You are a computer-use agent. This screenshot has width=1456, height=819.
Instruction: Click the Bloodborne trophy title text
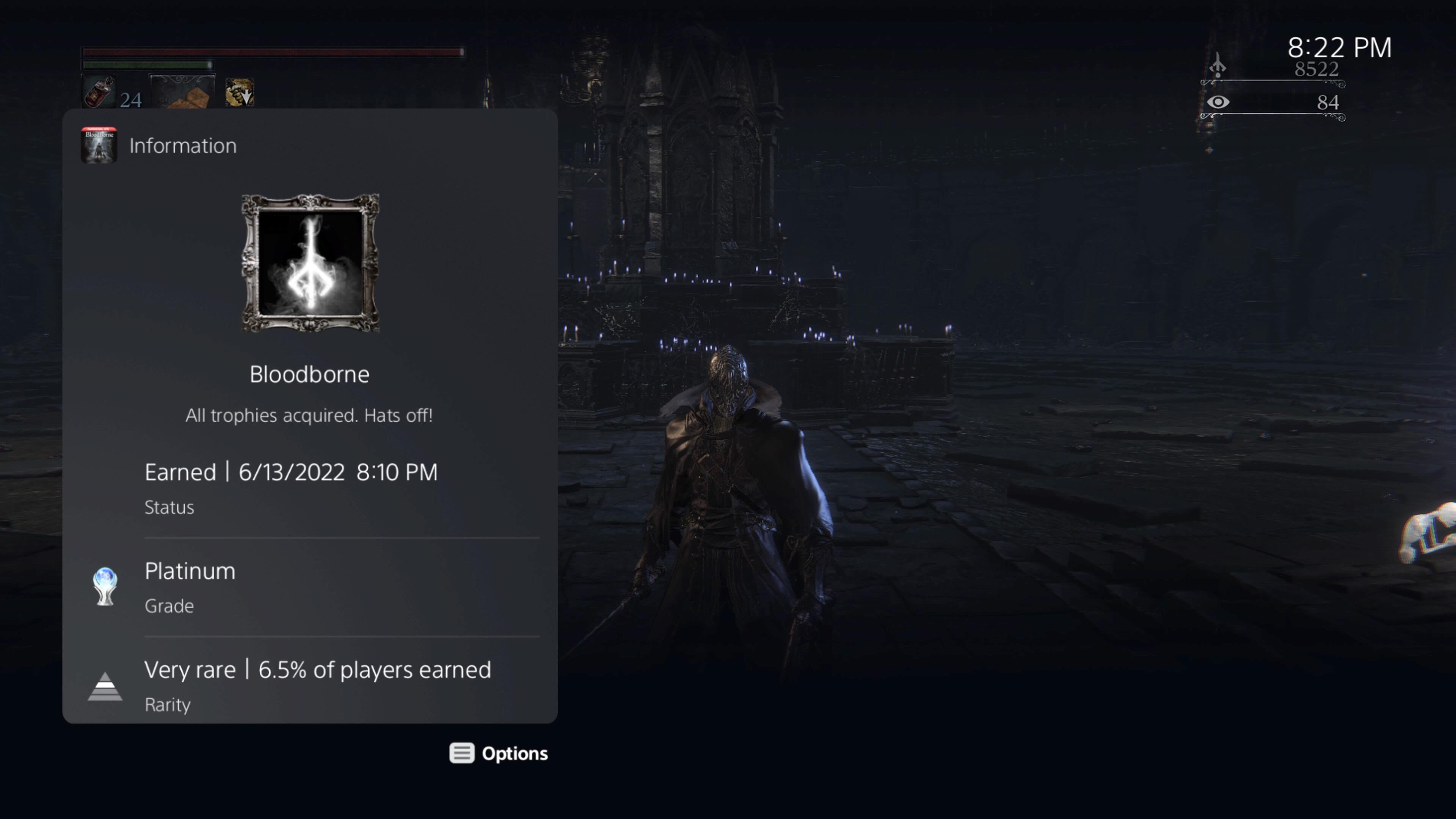coord(310,373)
